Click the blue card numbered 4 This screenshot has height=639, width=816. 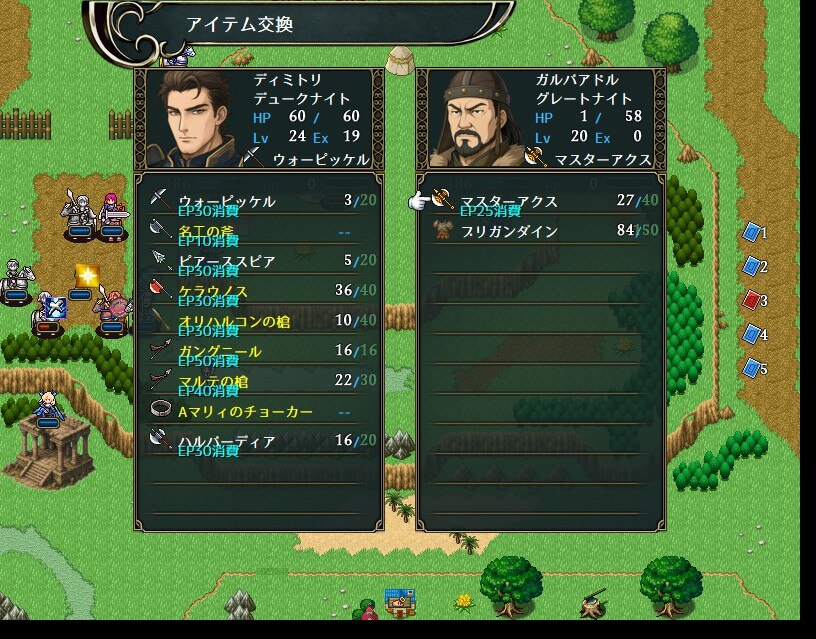click(x=753, y=334)
